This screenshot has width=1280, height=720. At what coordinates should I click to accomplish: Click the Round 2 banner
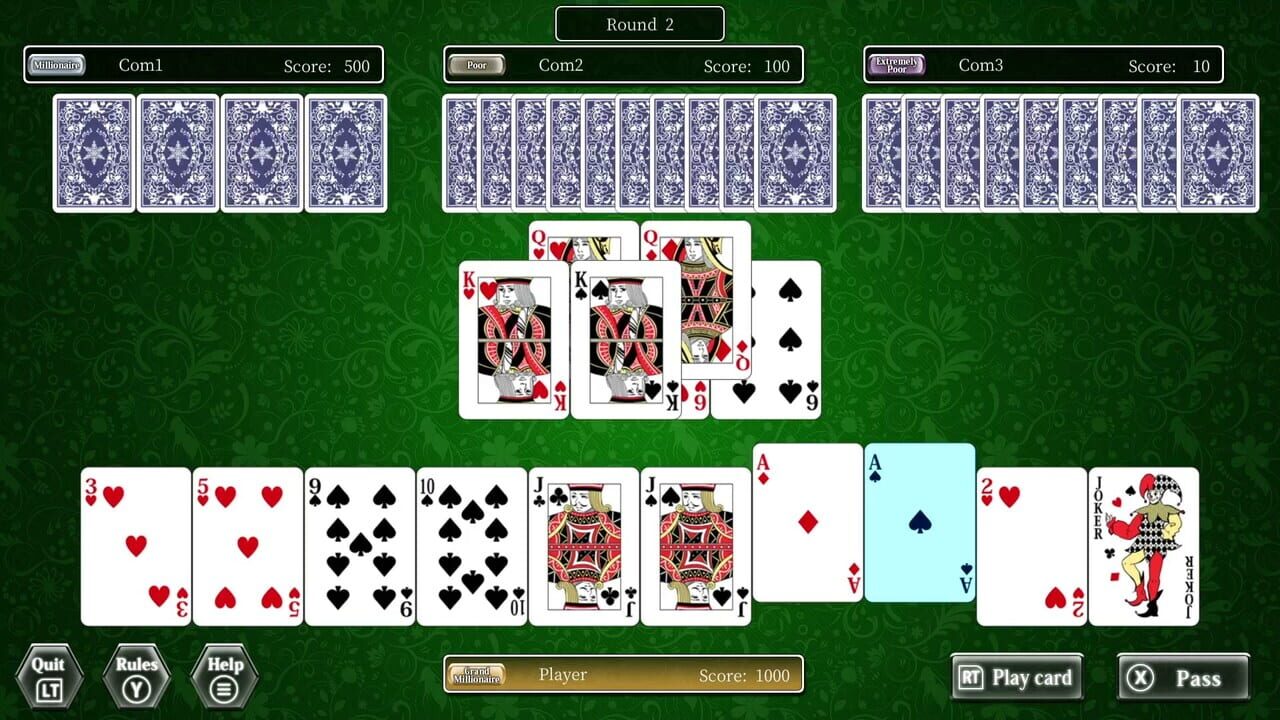pyautogui.click(x=639, y=23)
